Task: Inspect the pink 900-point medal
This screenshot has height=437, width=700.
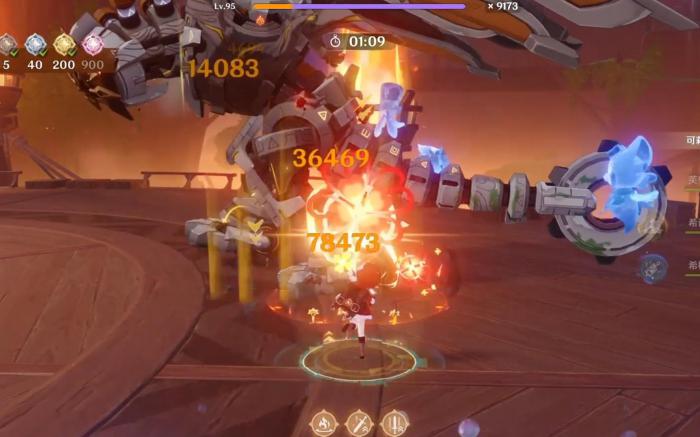Action: [93, 45]
